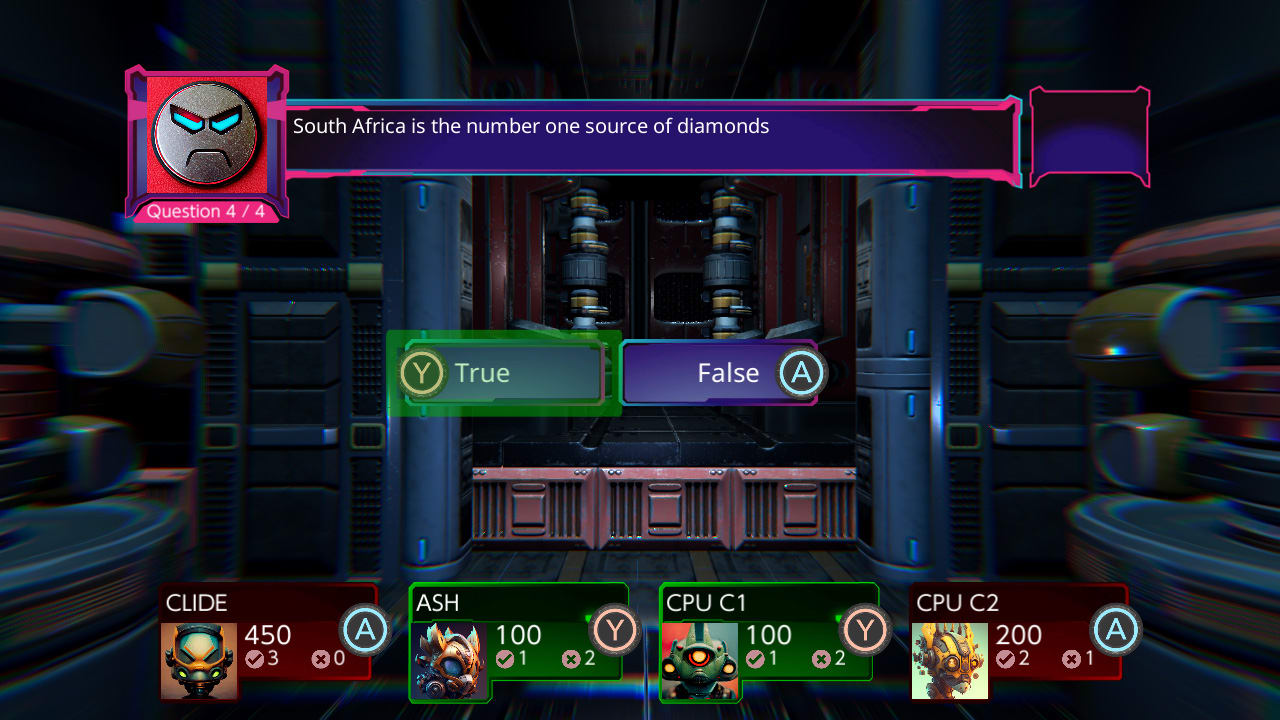1280x720 pixels.
Task: Click the Y badge on CPU C1's card
Action: coord(866,630)
